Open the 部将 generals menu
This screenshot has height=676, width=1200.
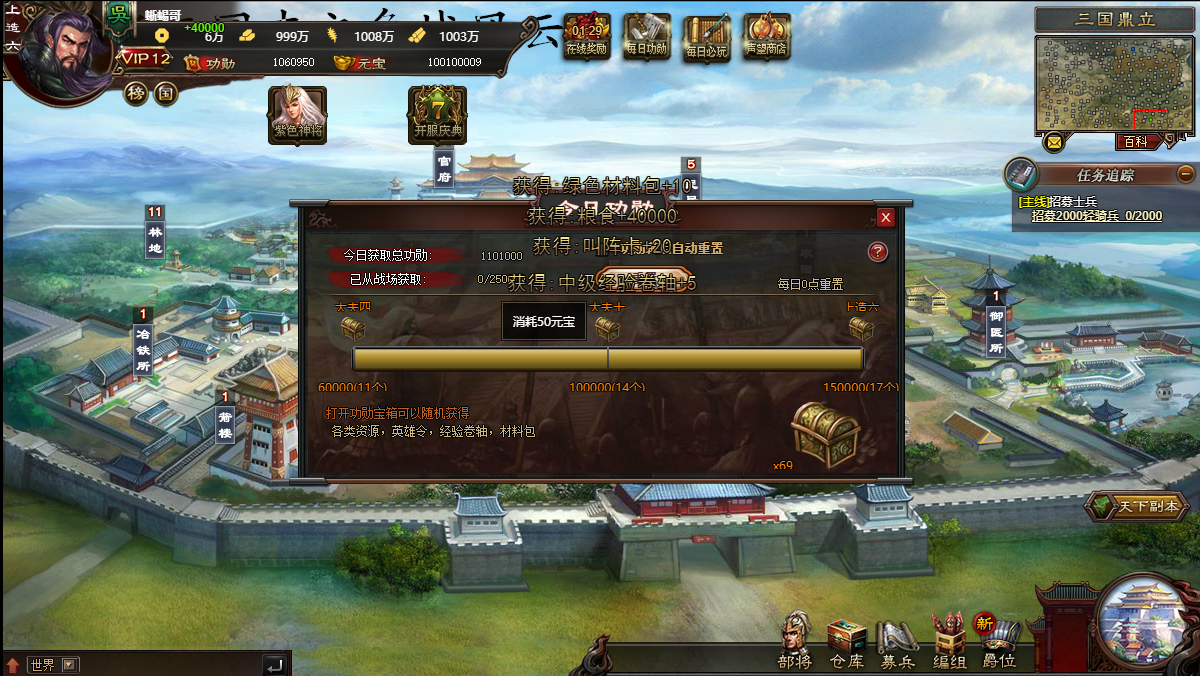tap(796, 640)
